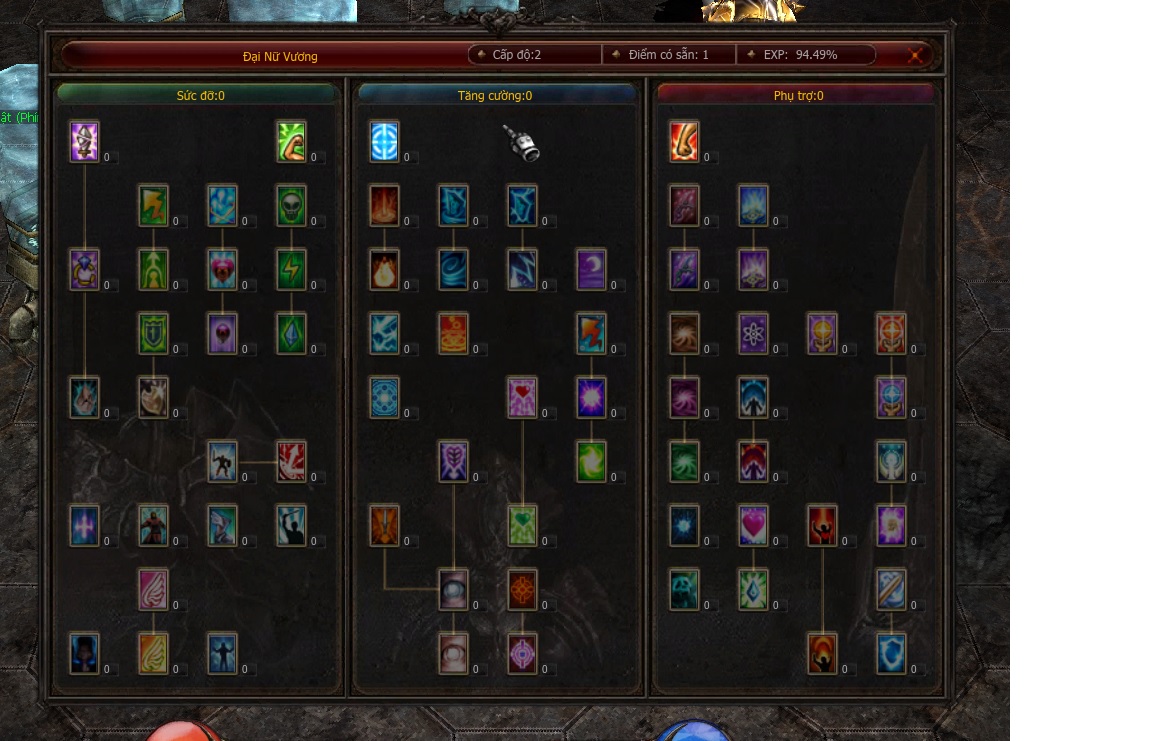Select the blue crosshair target skill

(x=384, y=142)
